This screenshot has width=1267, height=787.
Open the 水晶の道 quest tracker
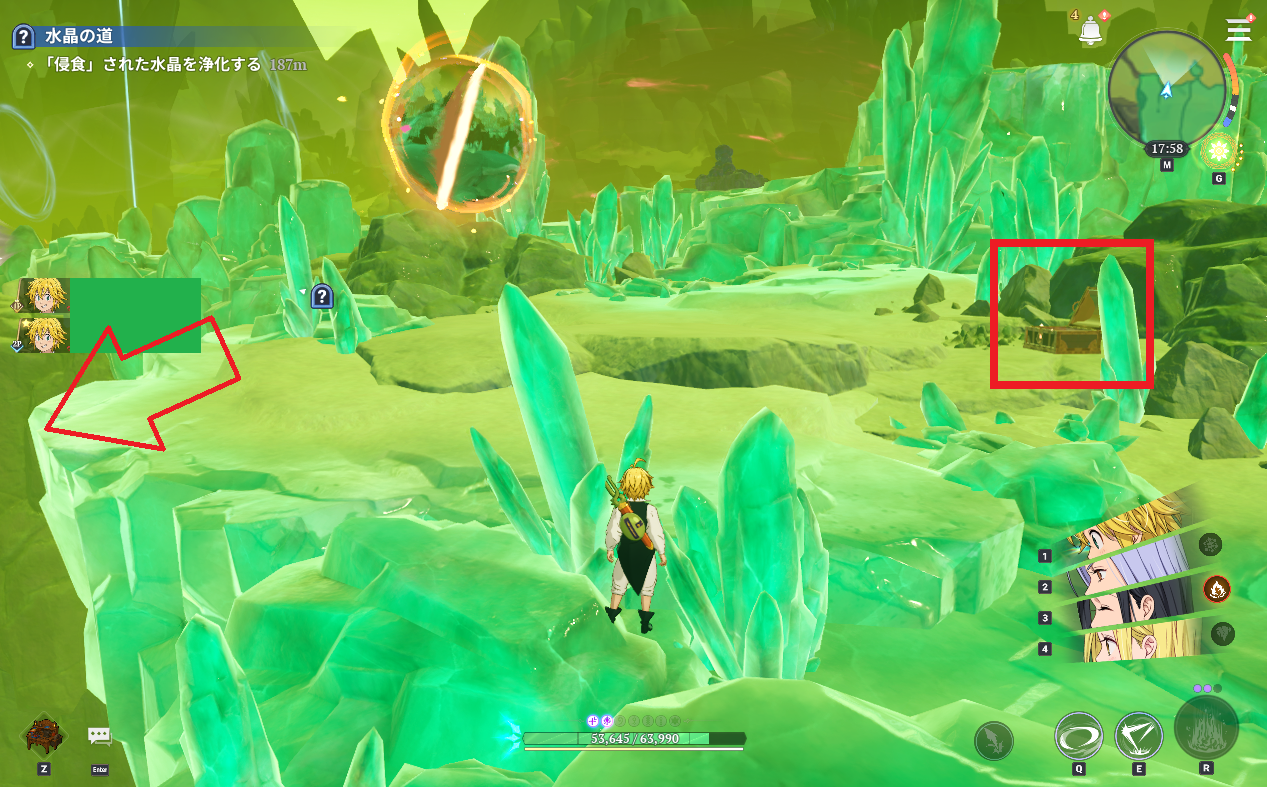pos(84,37)
